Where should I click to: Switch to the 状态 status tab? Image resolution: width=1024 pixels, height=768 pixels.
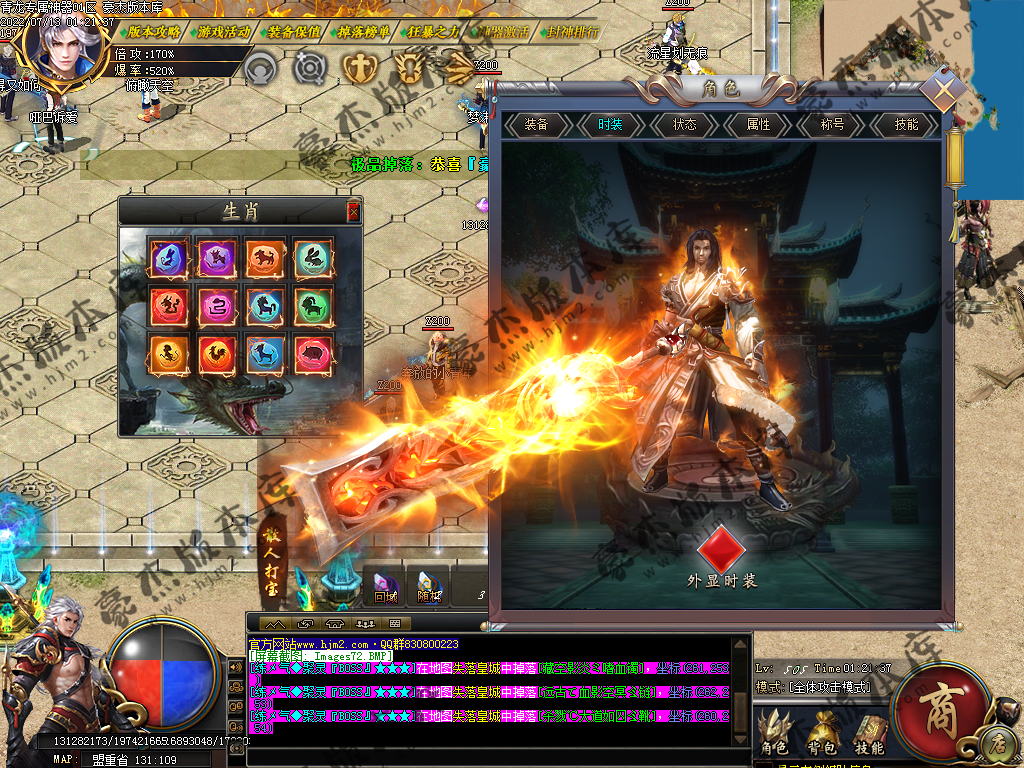click(684, 125)
